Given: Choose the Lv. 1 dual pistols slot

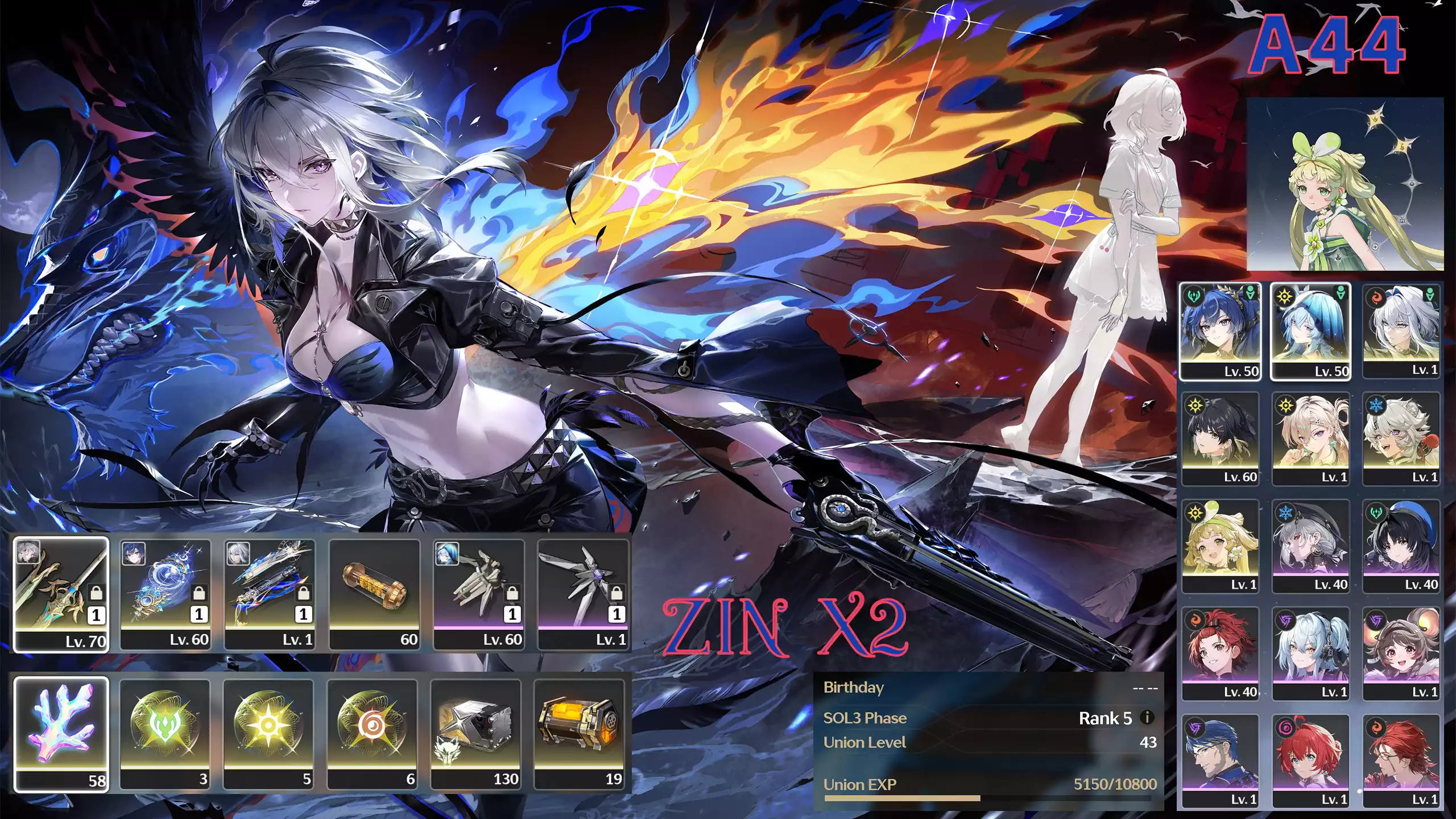Looking at the screenshot, I should 270,594.
